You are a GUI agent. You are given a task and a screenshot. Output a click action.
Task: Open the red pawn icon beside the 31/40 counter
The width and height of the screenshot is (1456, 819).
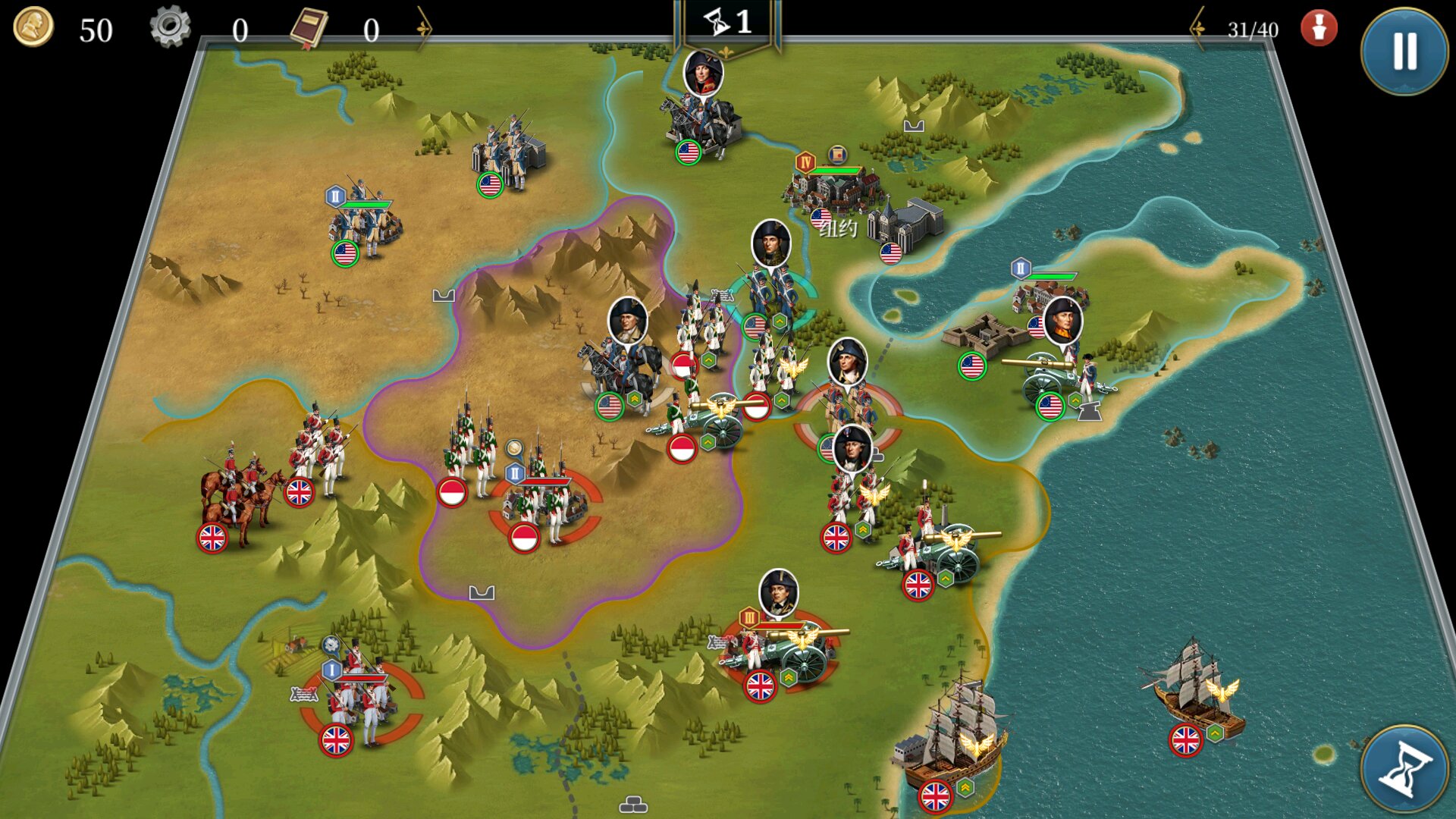click(x=1319, y=29)
